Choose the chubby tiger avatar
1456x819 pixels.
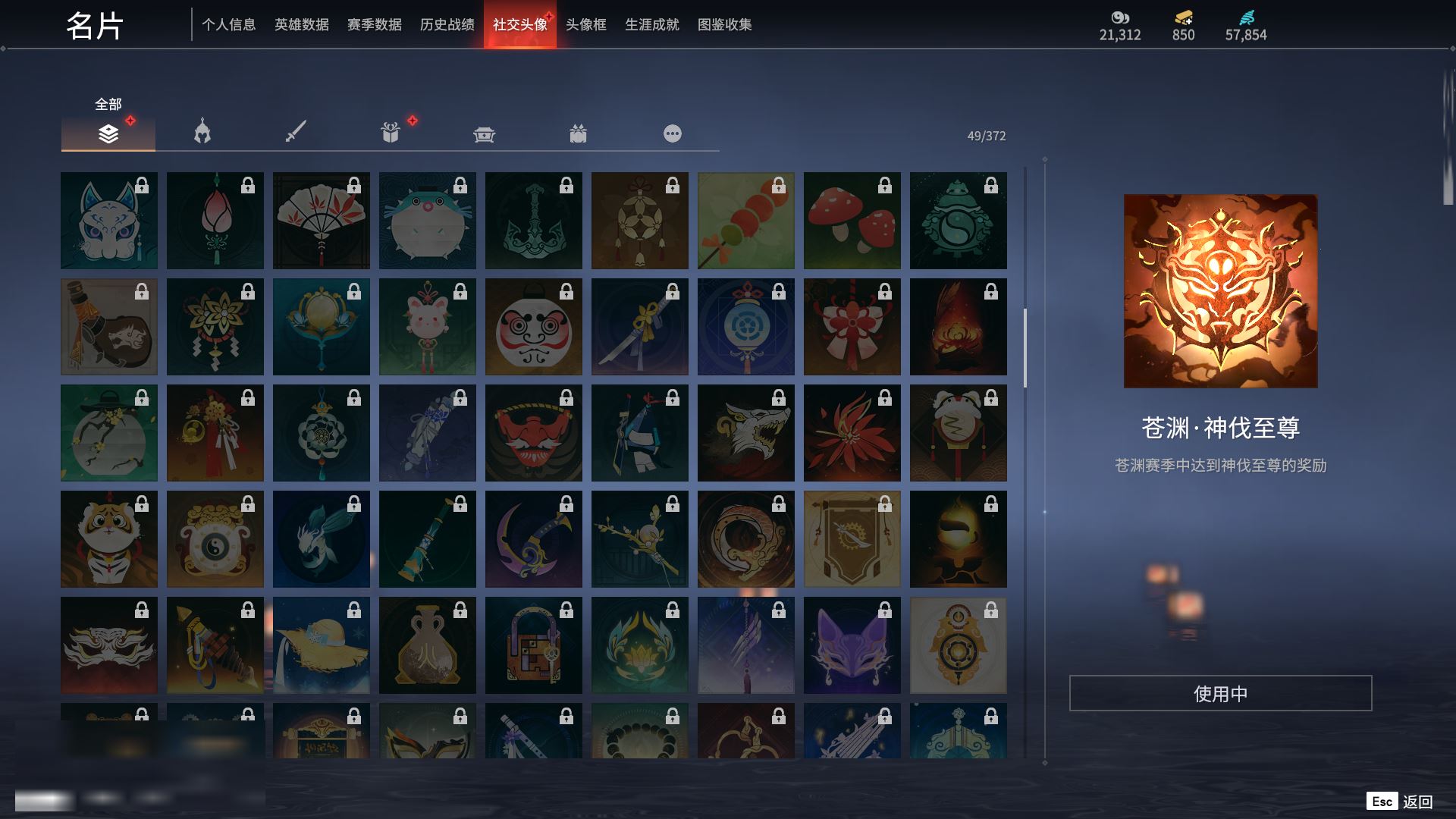[109, 539]
